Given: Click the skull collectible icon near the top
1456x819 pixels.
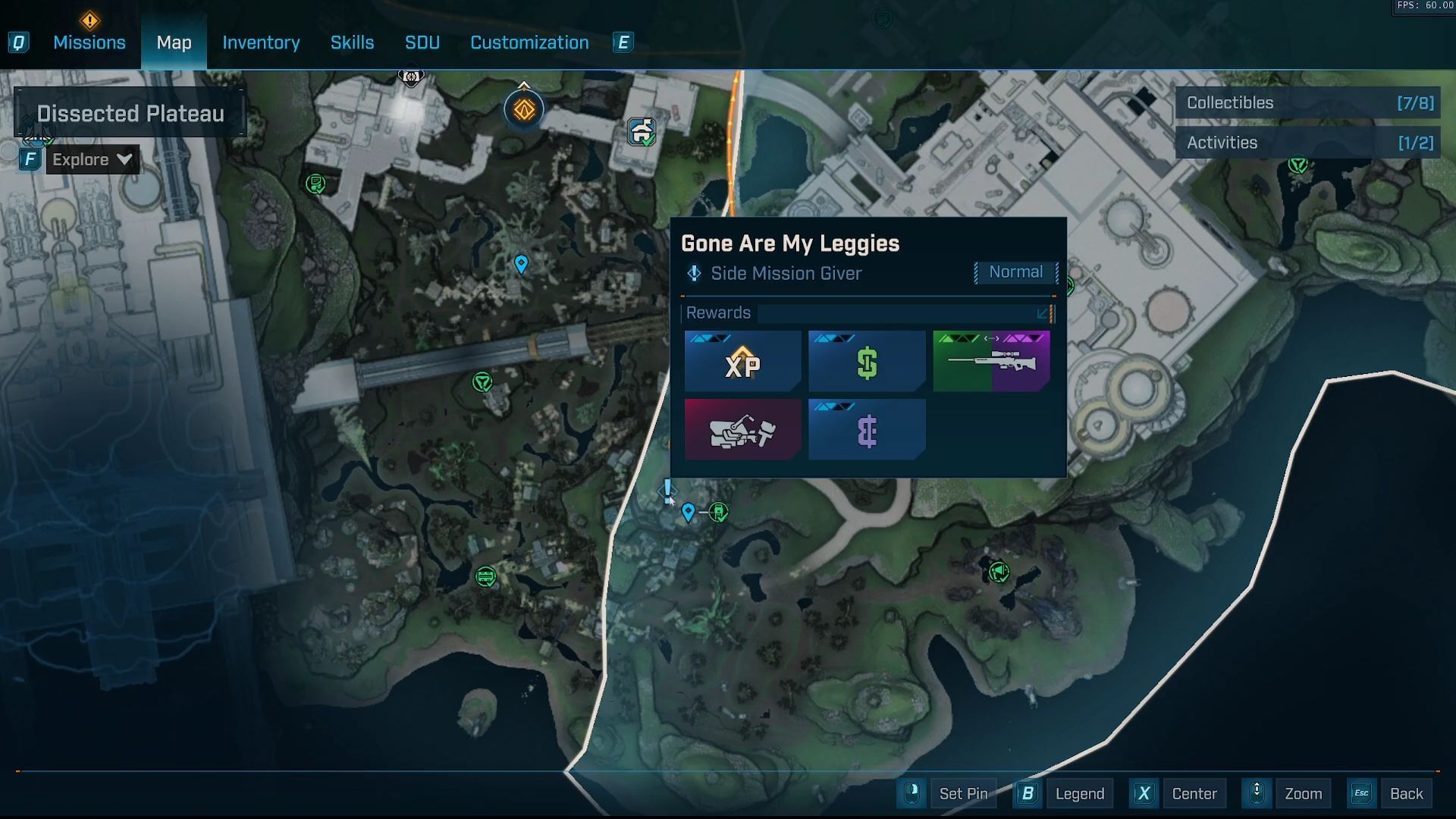Looking at the screenshot, I should pos(410,77).
